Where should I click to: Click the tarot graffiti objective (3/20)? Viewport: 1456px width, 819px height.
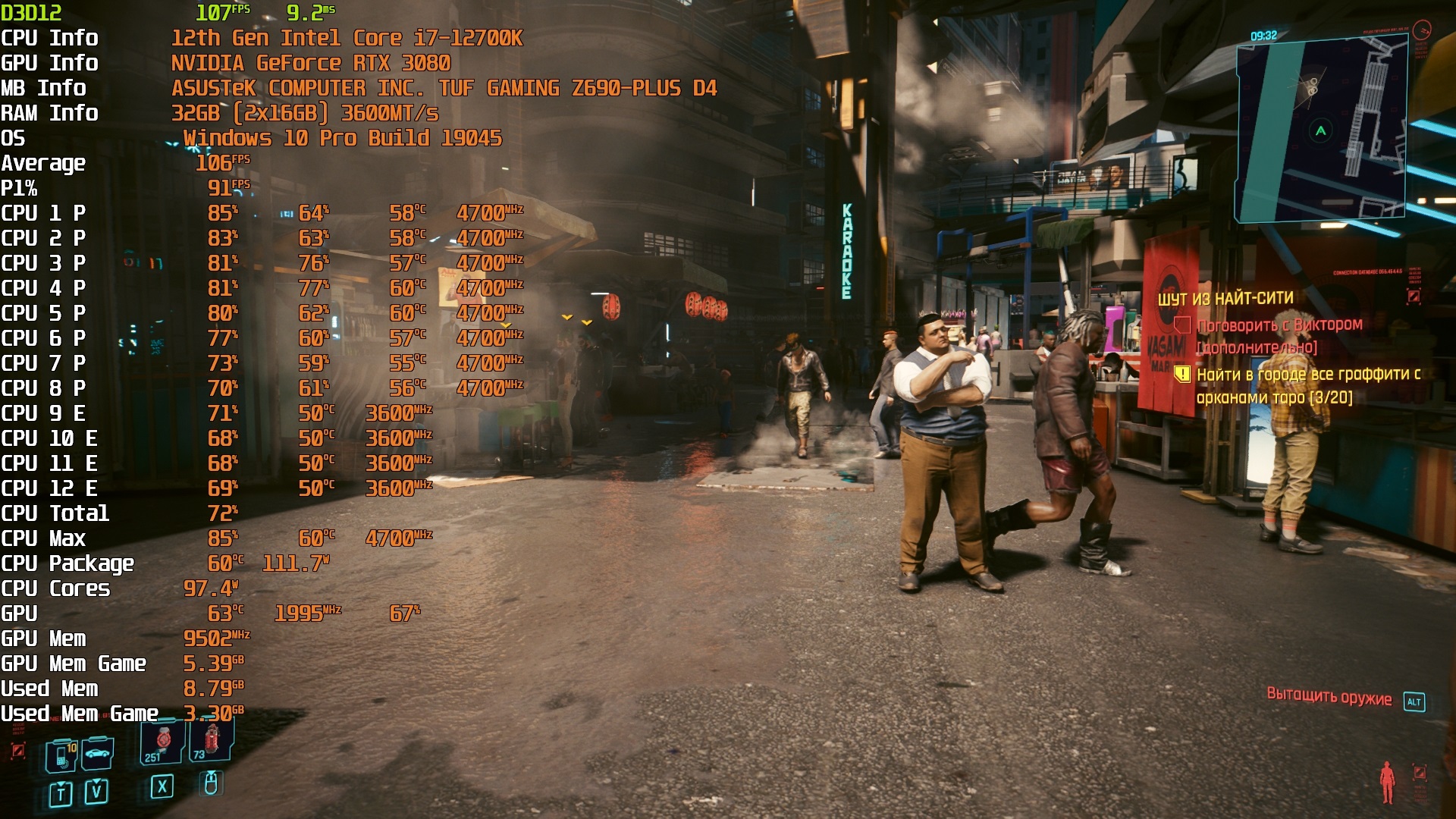coord(1307,385)
